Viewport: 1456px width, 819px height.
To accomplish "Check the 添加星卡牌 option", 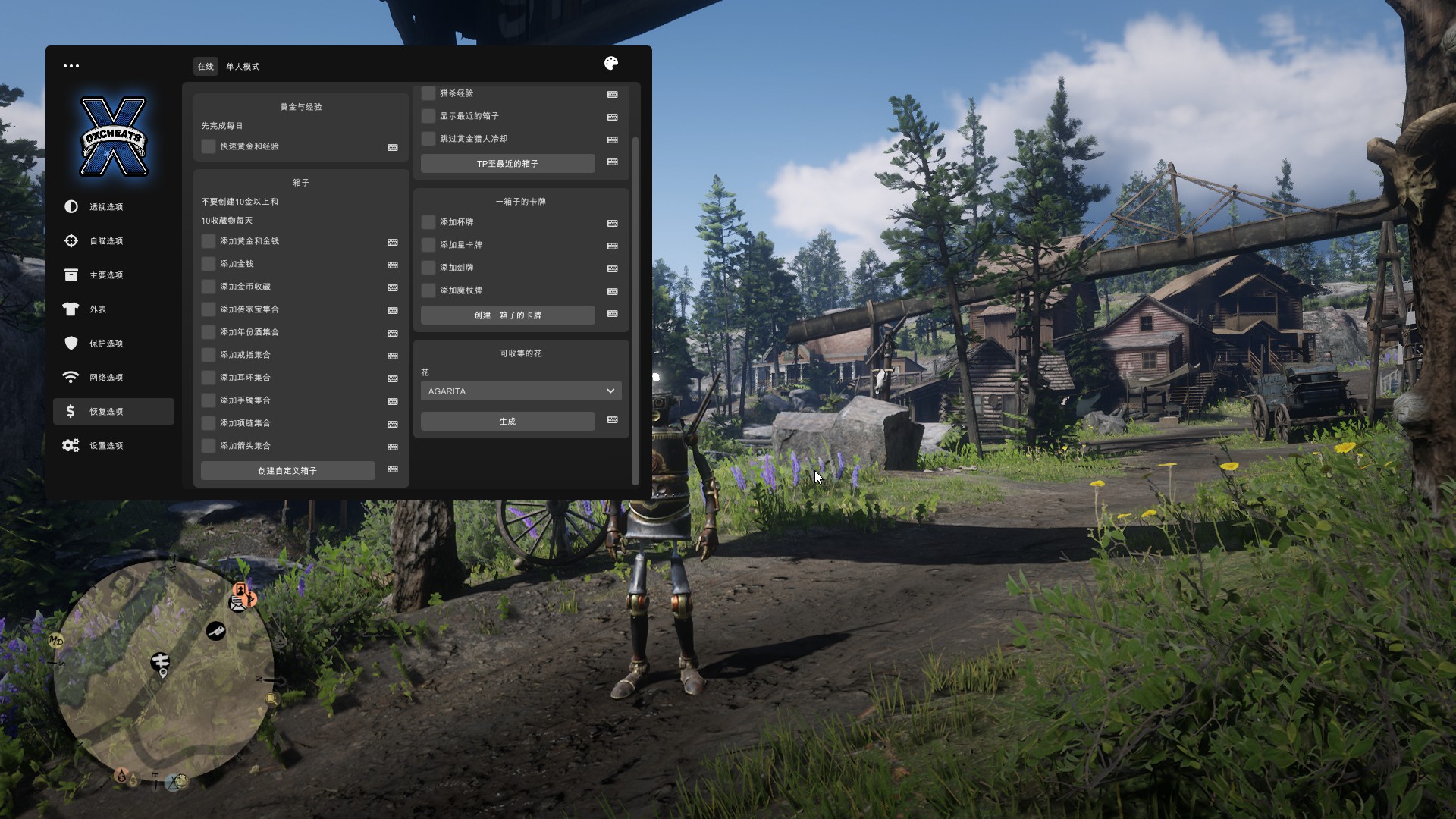I will (x=428, y=245).
